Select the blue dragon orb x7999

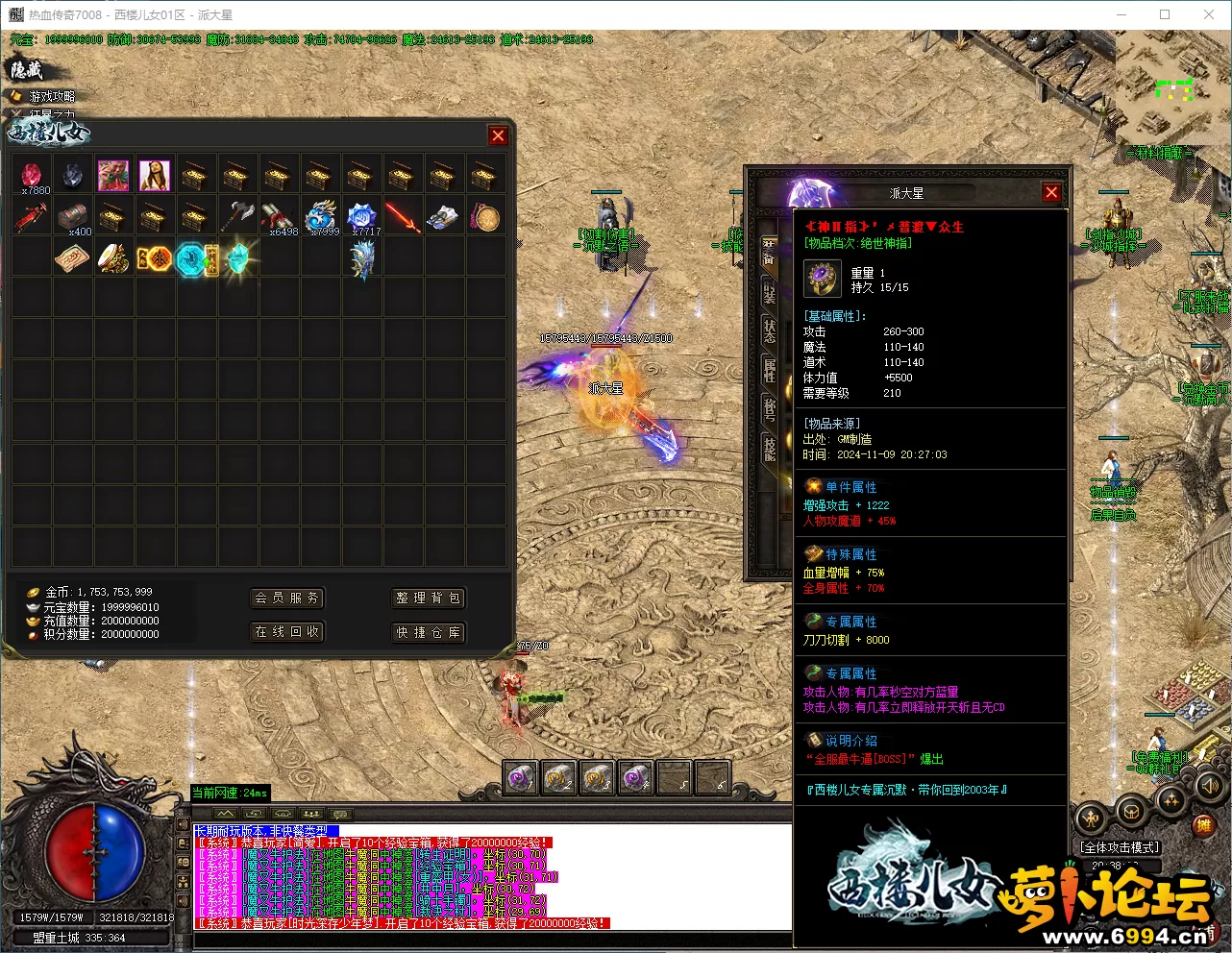[320, 216]
